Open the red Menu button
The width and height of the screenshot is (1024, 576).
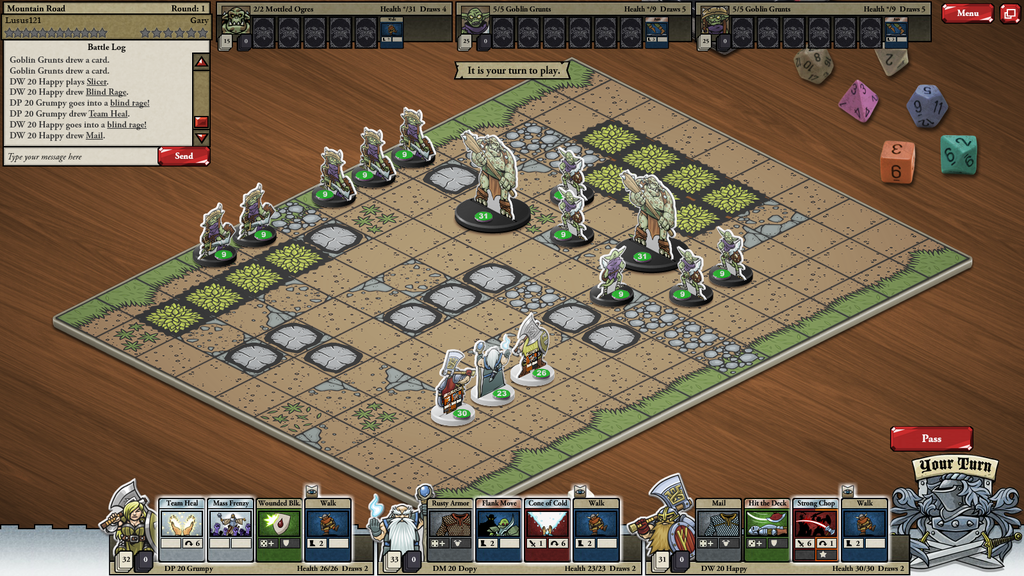966,13
